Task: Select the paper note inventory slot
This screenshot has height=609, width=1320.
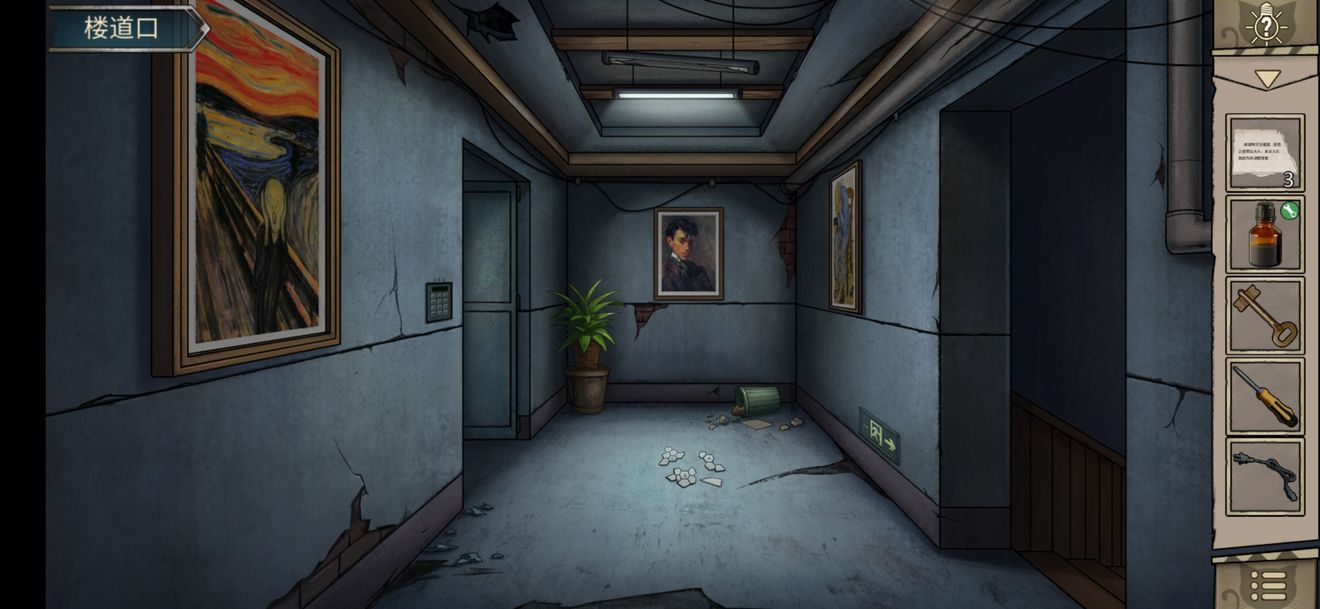Action: click(x=1265, y=153)
